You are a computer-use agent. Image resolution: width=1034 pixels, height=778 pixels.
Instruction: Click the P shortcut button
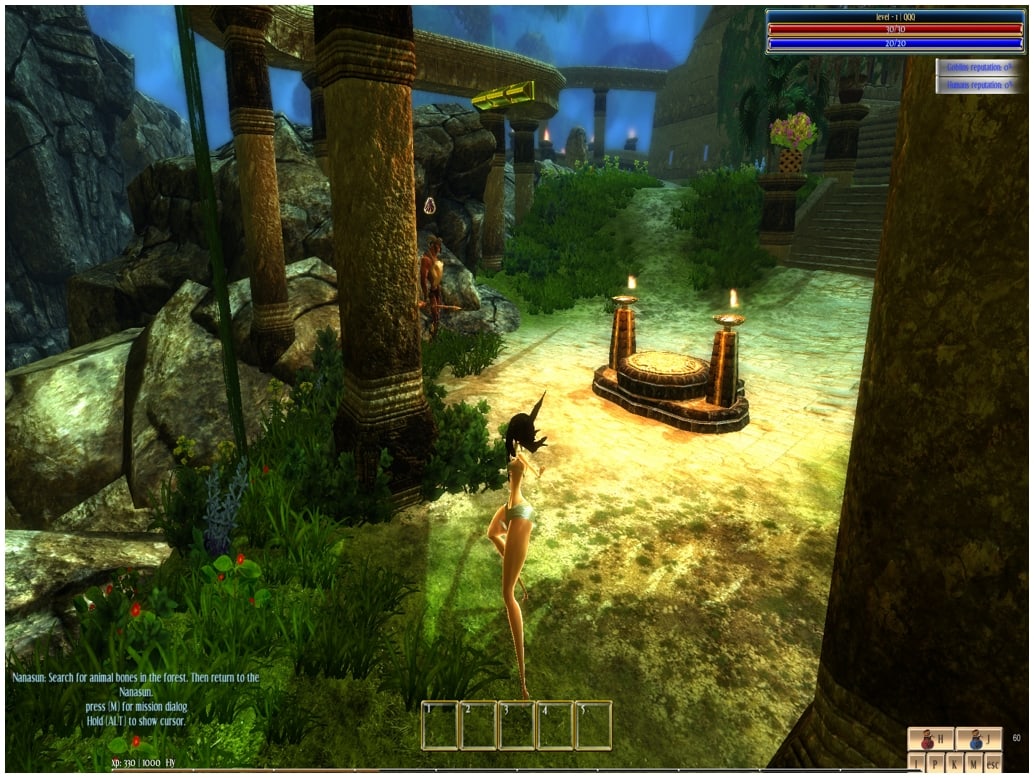tap(936, 764)
